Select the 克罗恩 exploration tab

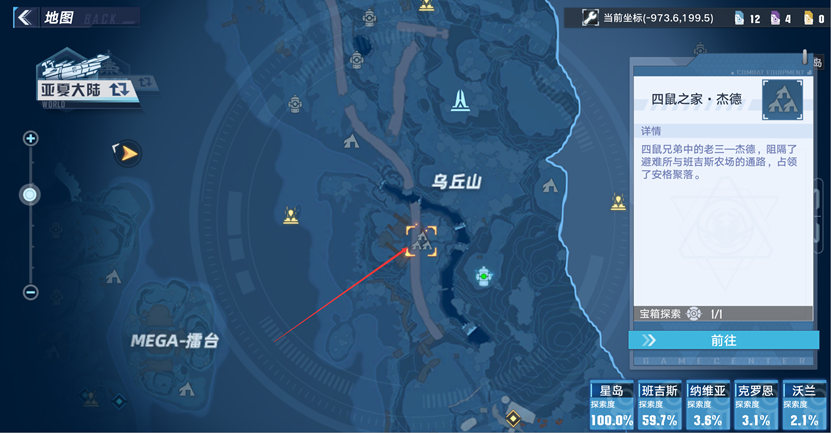(x=755, y=405)
